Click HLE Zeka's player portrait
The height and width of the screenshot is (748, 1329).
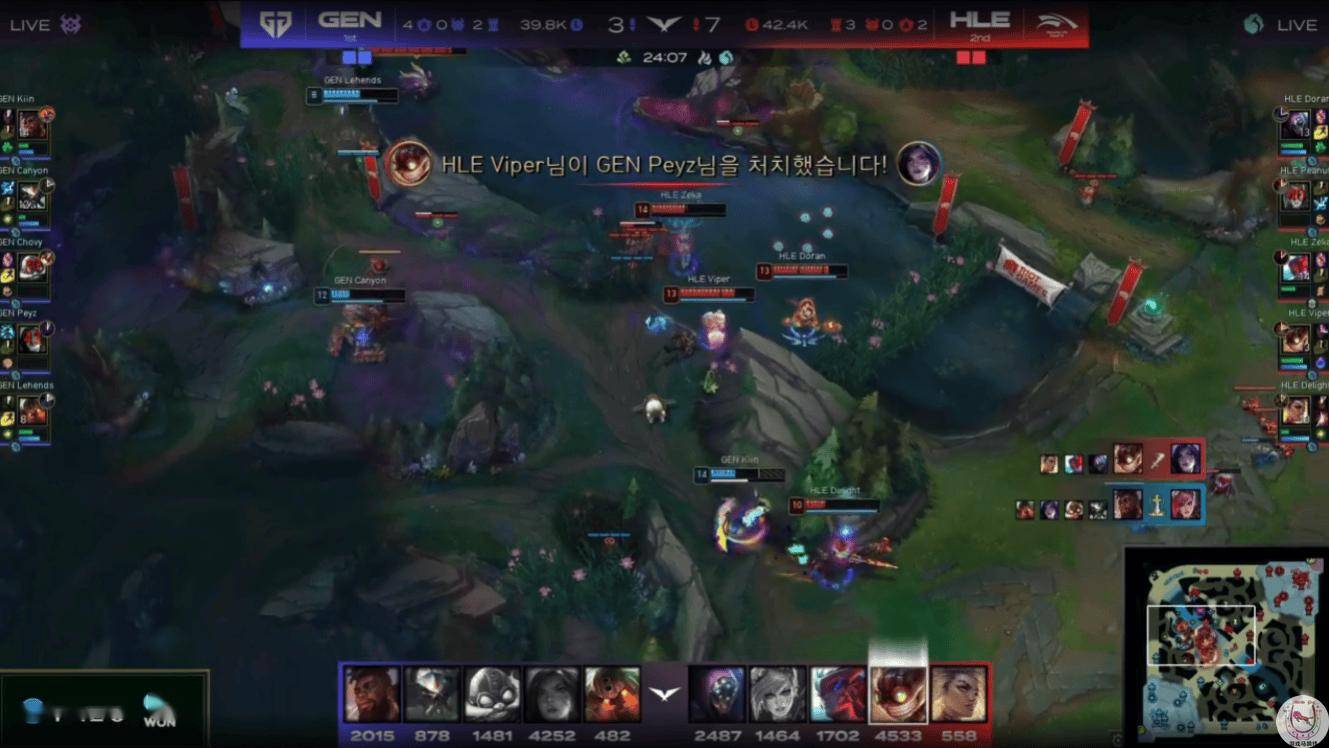coord(1296,267)
